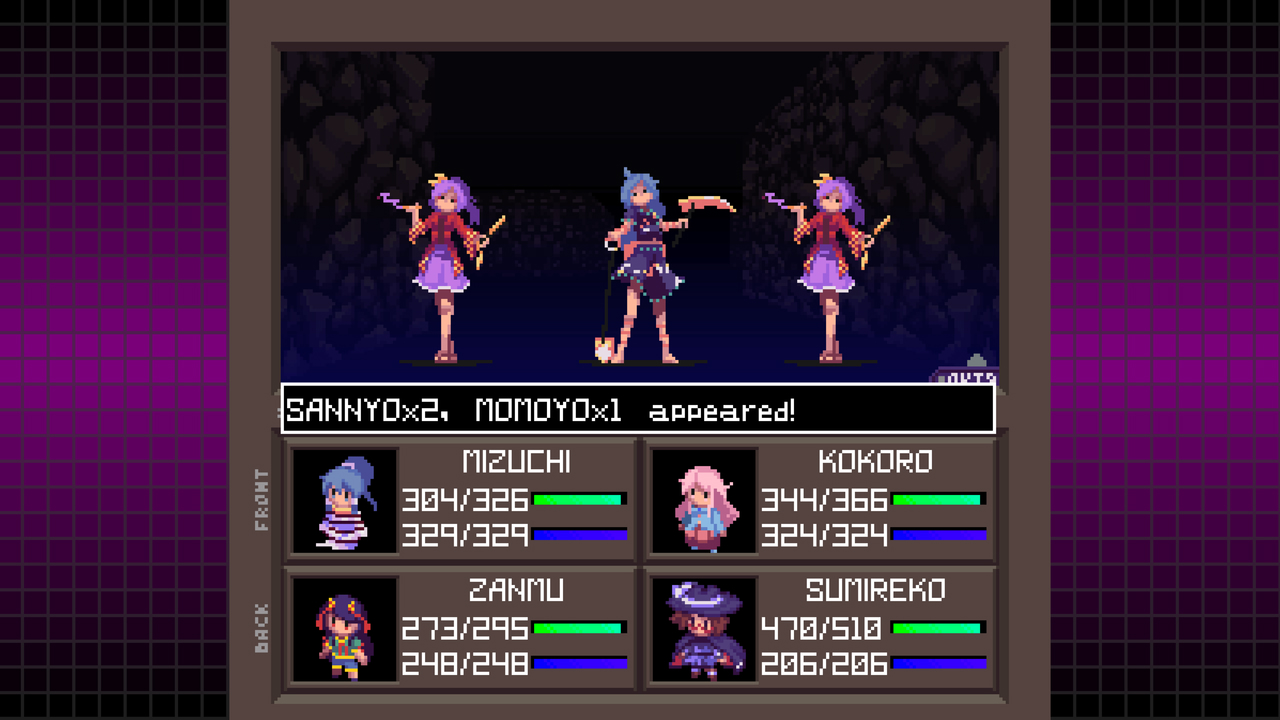The width and height of the screenshot is (1280, 720).
Task: Select Kokoro's character portrait
Action: tap(704, 499)
